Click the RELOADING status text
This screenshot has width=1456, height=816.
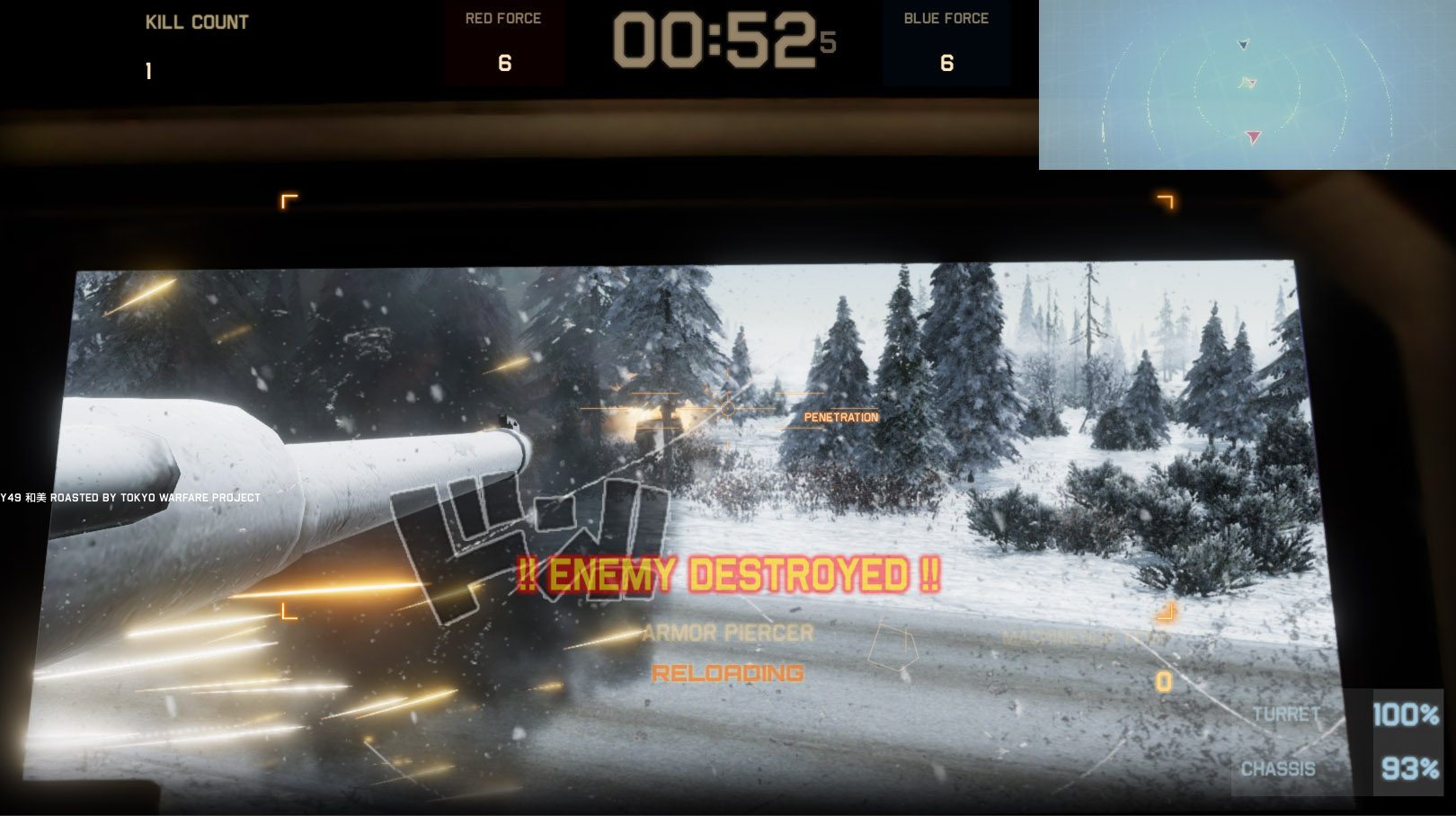(x=728, y=672)
